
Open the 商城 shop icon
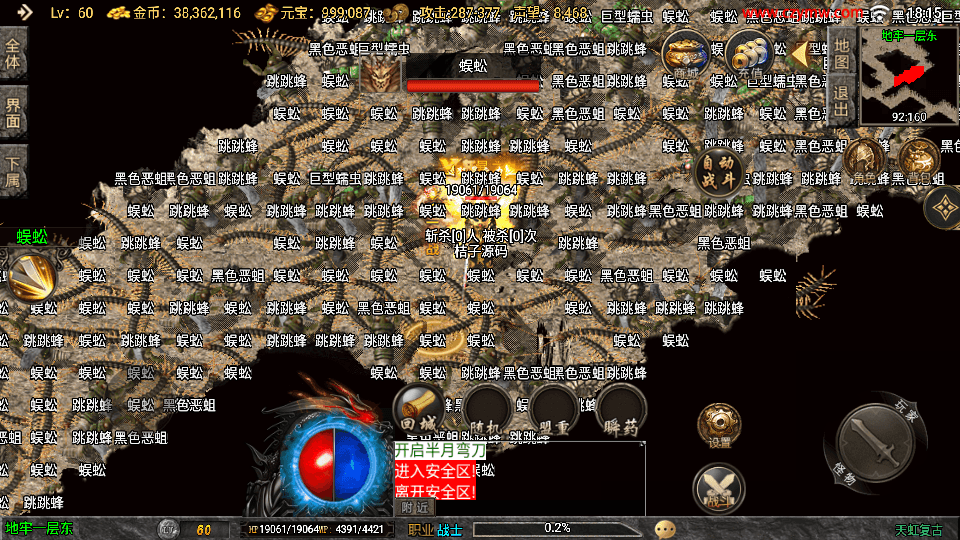pyautogui.click(x=686, y=53)
